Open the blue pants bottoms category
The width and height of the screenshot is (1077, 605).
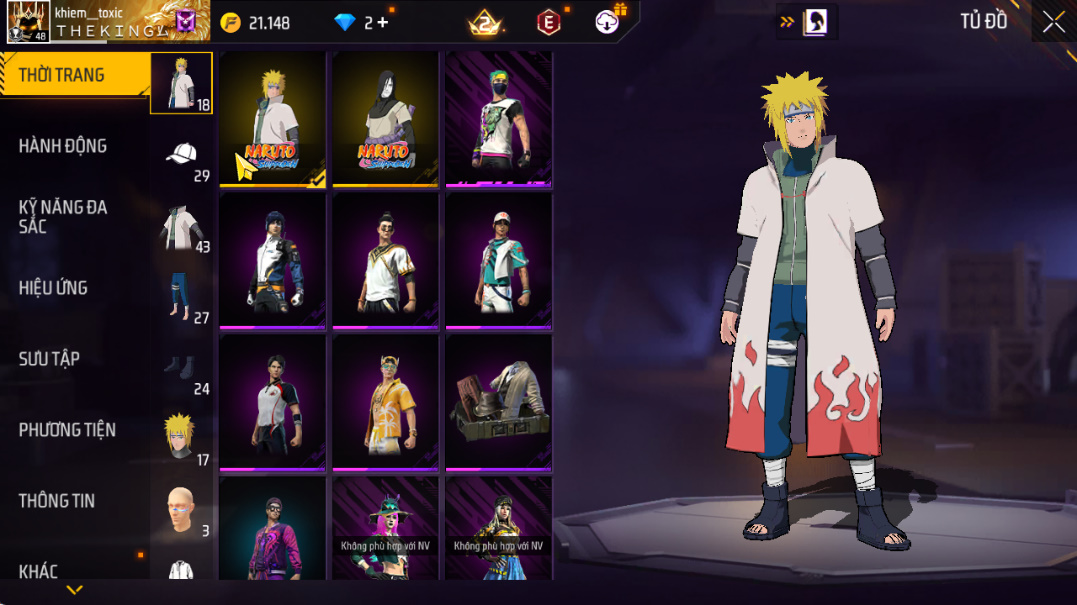pos(182,297)
